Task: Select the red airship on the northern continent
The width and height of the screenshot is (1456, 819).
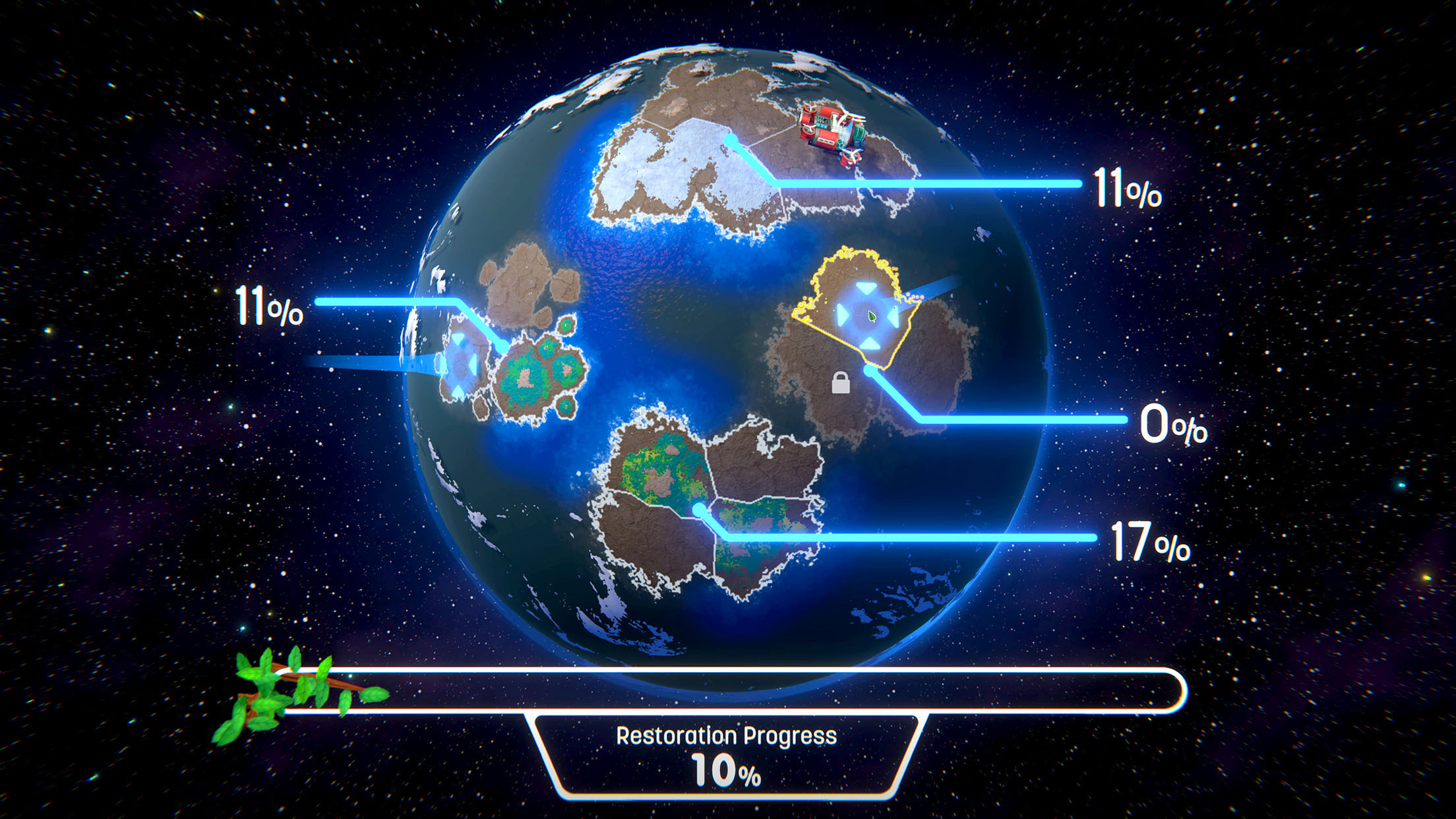Action: click(x=831, y=133)
